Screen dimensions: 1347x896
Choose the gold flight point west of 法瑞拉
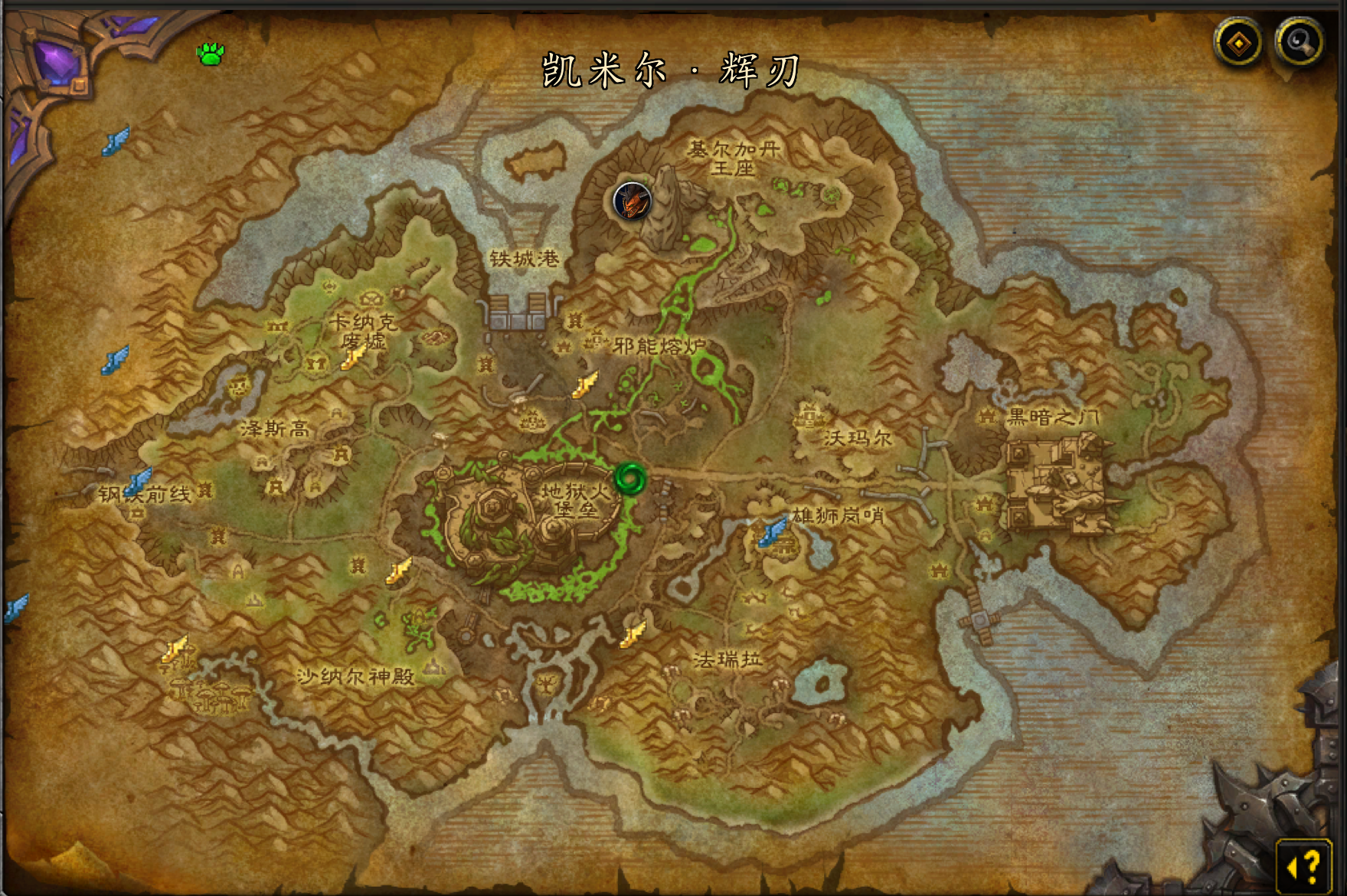pos(633,633)
